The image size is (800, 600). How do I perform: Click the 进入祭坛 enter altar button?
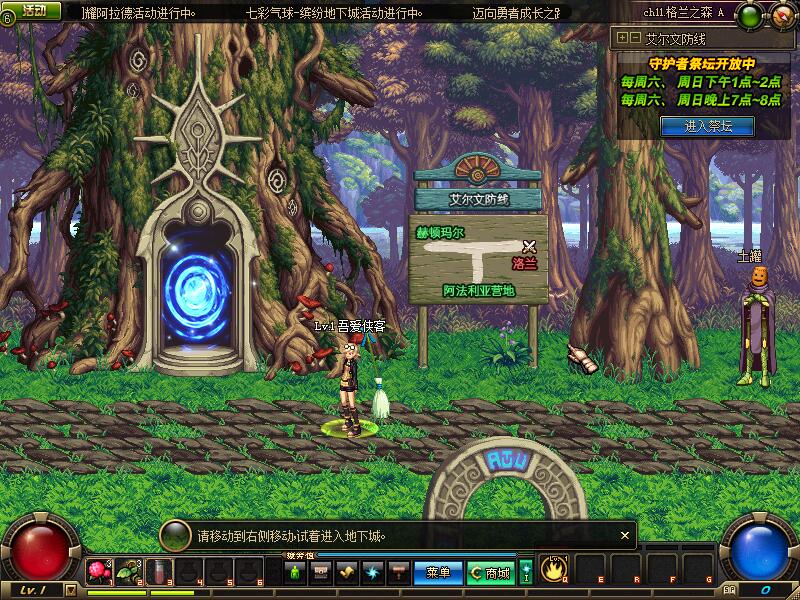[707, 126]
